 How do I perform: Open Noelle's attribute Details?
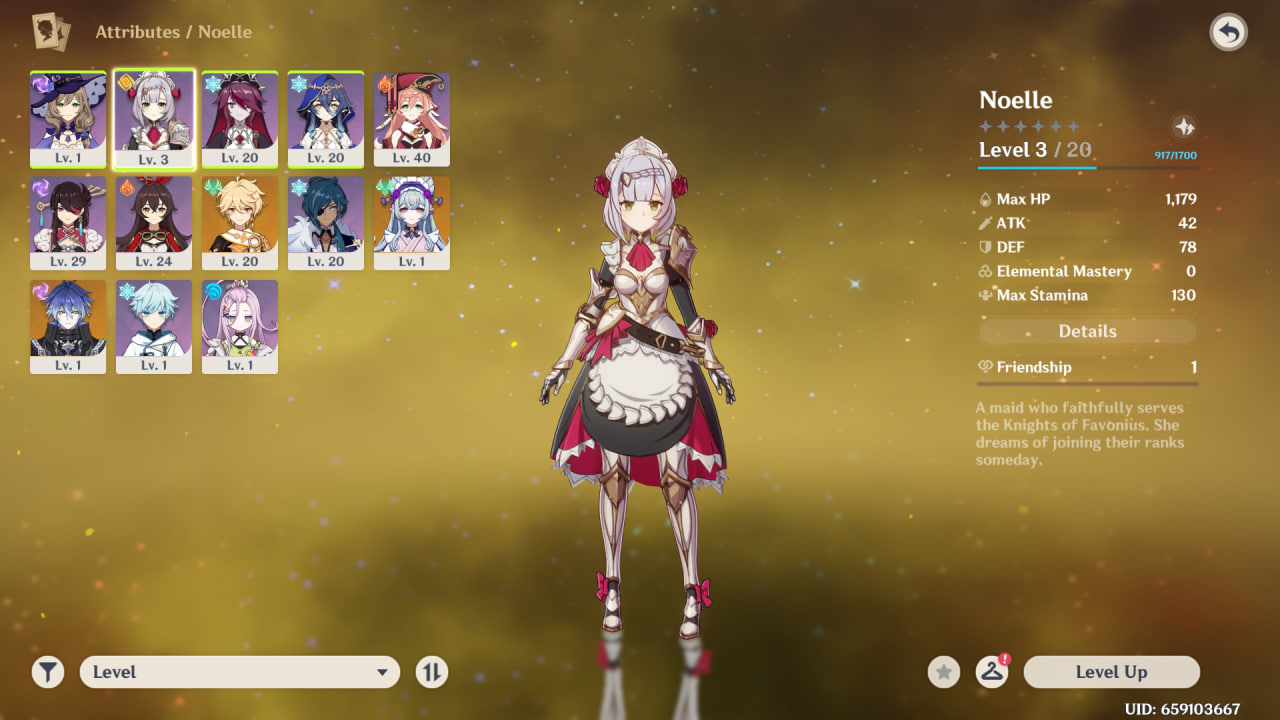[1087, 331]
